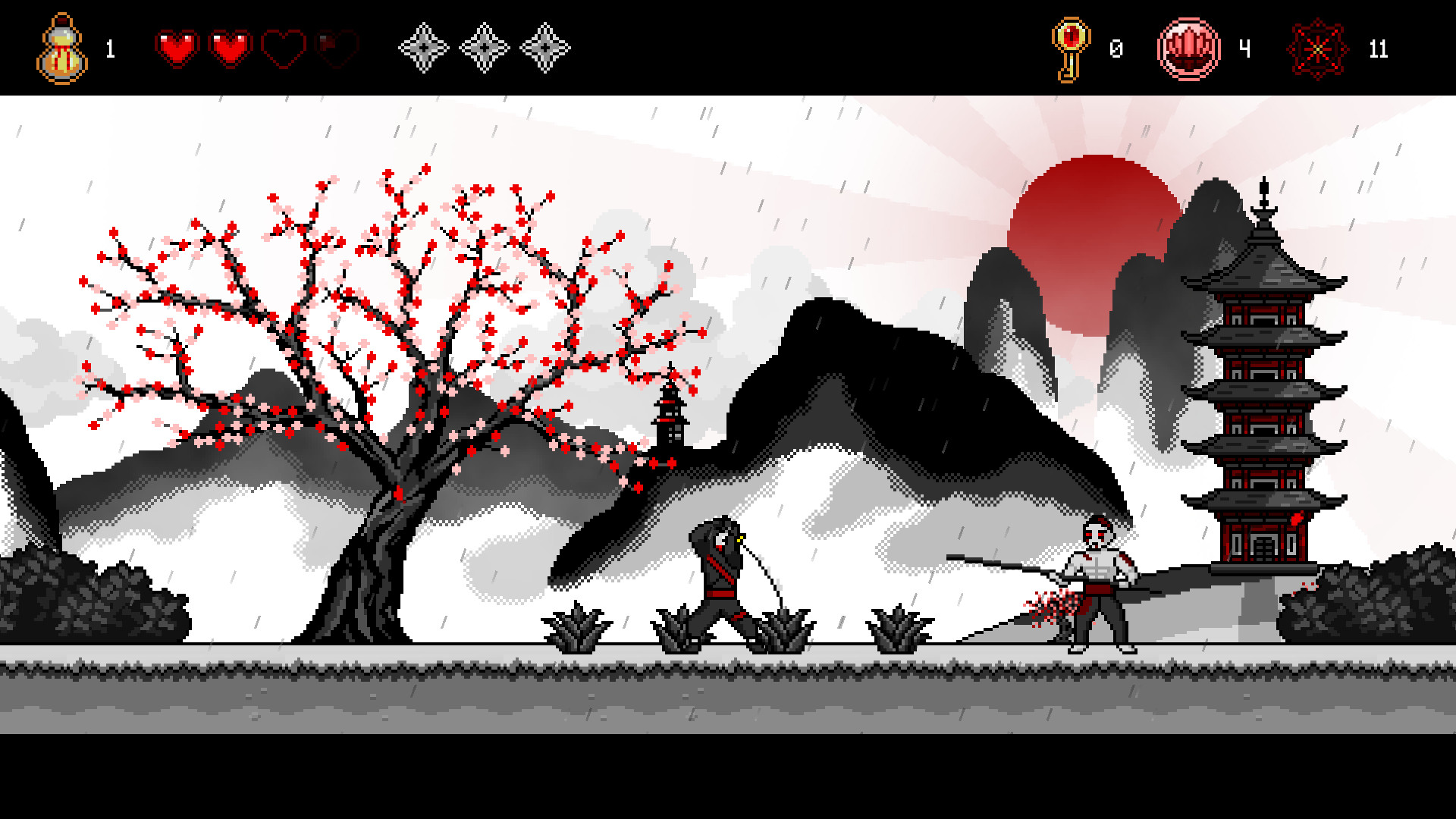Click the lotus seal count showing 4

1245,50
